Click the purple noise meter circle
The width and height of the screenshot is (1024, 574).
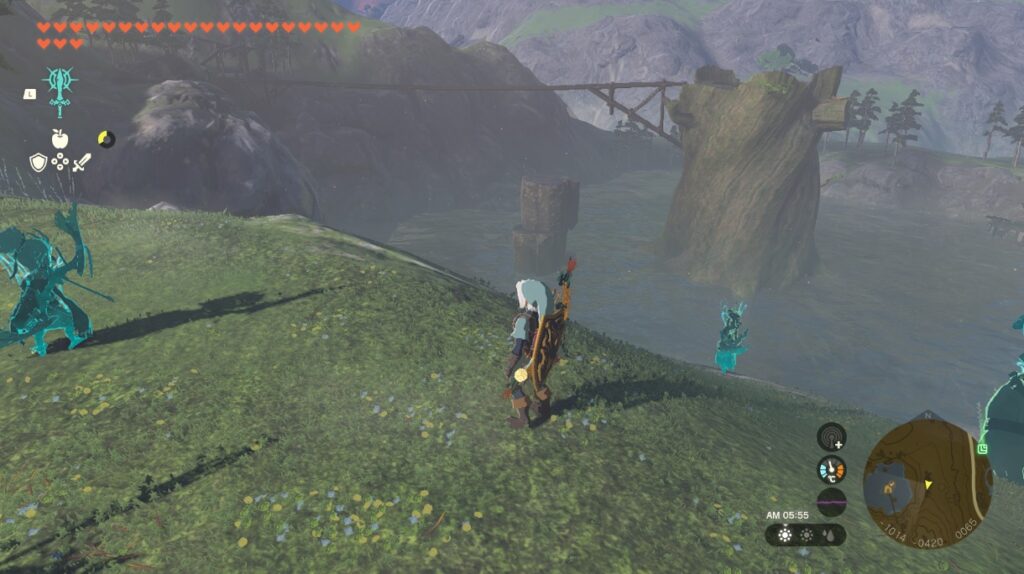tap(831, 501)
